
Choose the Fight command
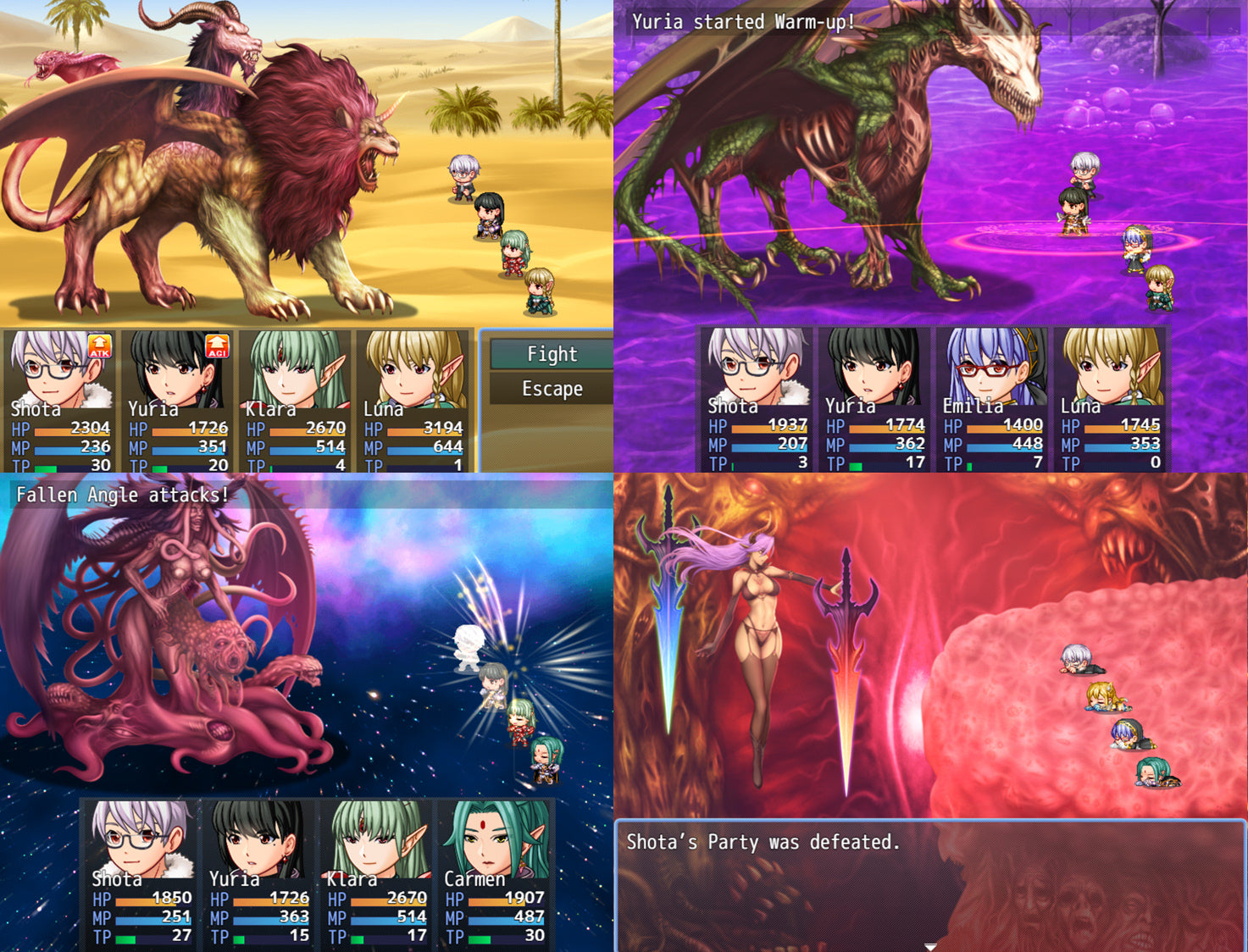click(x=552, y=354)
